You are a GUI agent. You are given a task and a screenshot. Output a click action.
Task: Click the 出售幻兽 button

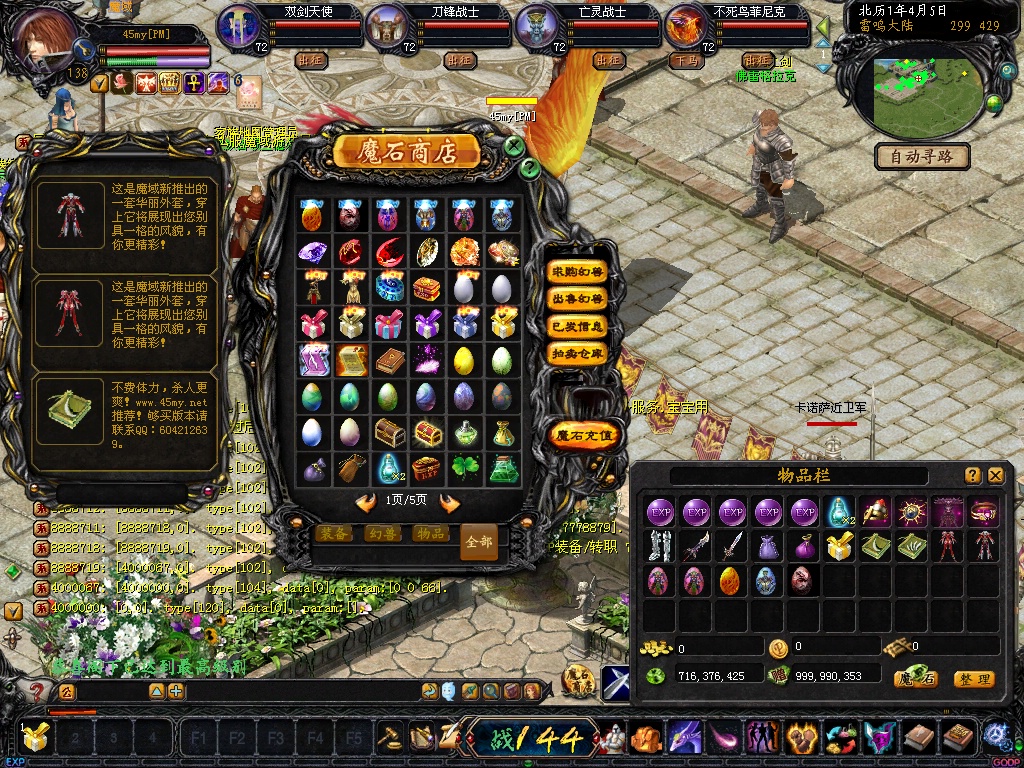pyautogui.click(x=578, y=299)
